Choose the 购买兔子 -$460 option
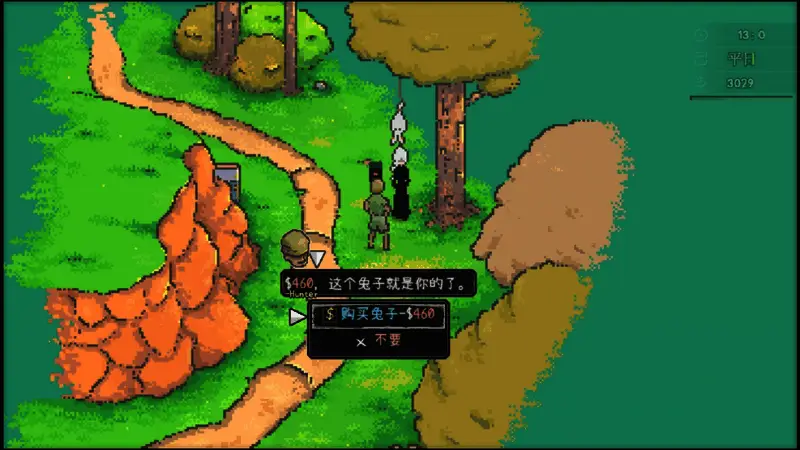Viewport: 800px width, 450px height. tap(378, 314)
